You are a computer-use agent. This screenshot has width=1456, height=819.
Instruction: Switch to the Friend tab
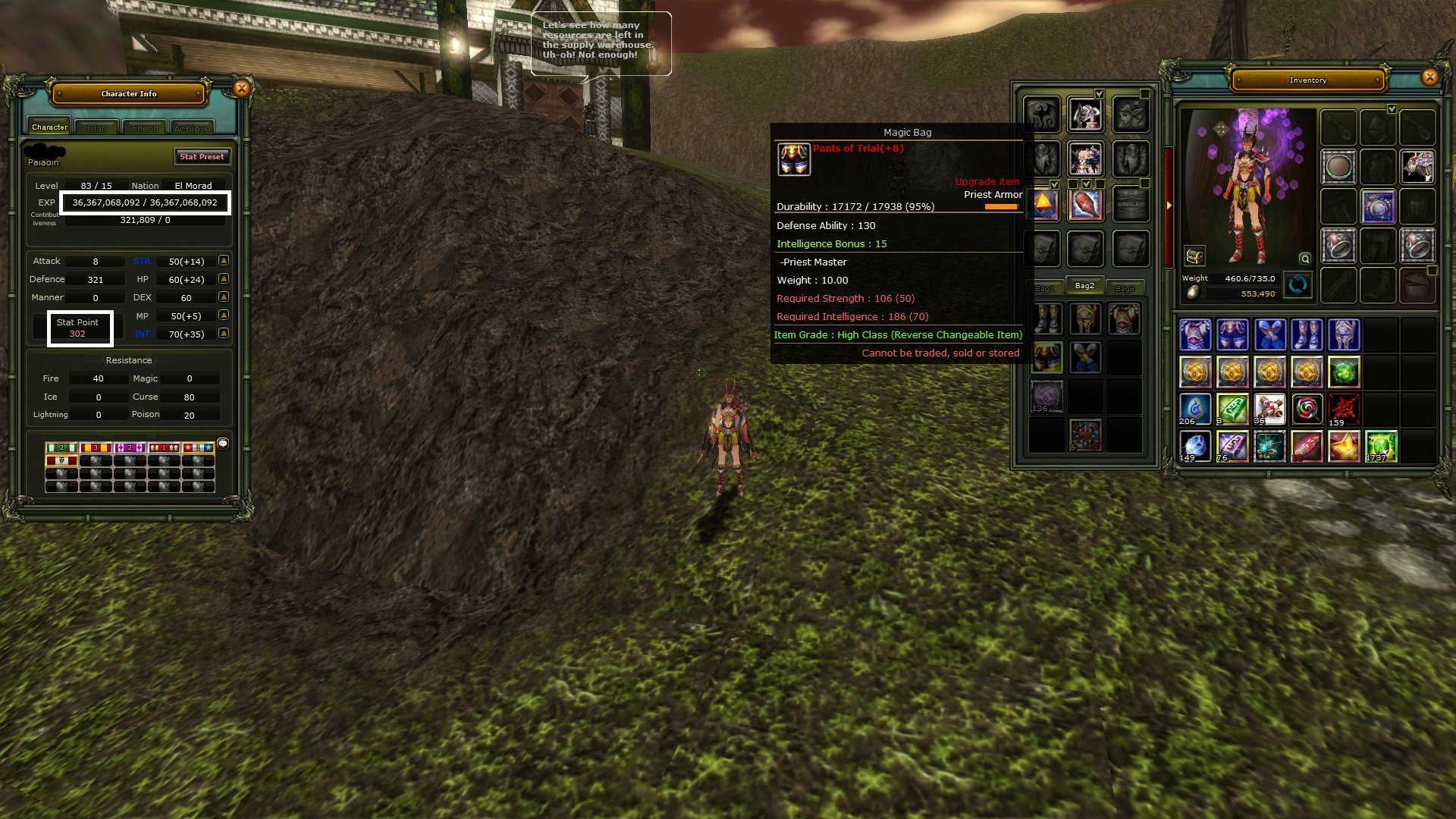(x=145, y=128)
